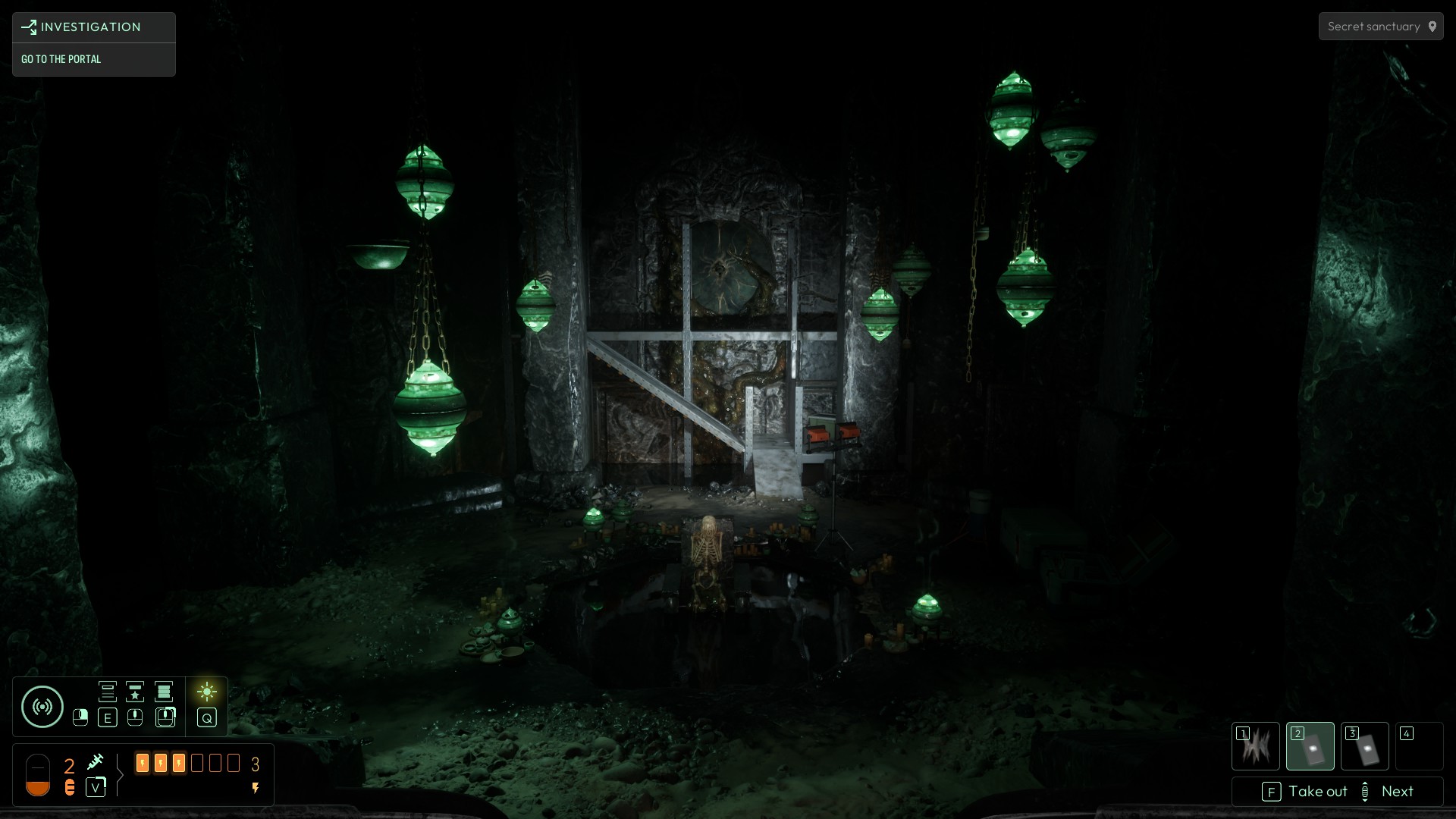Activate the environmental scanner pulse icon
Viewport: 1456px width, 819px height.
pyautogui.click(x=42, y=705)
